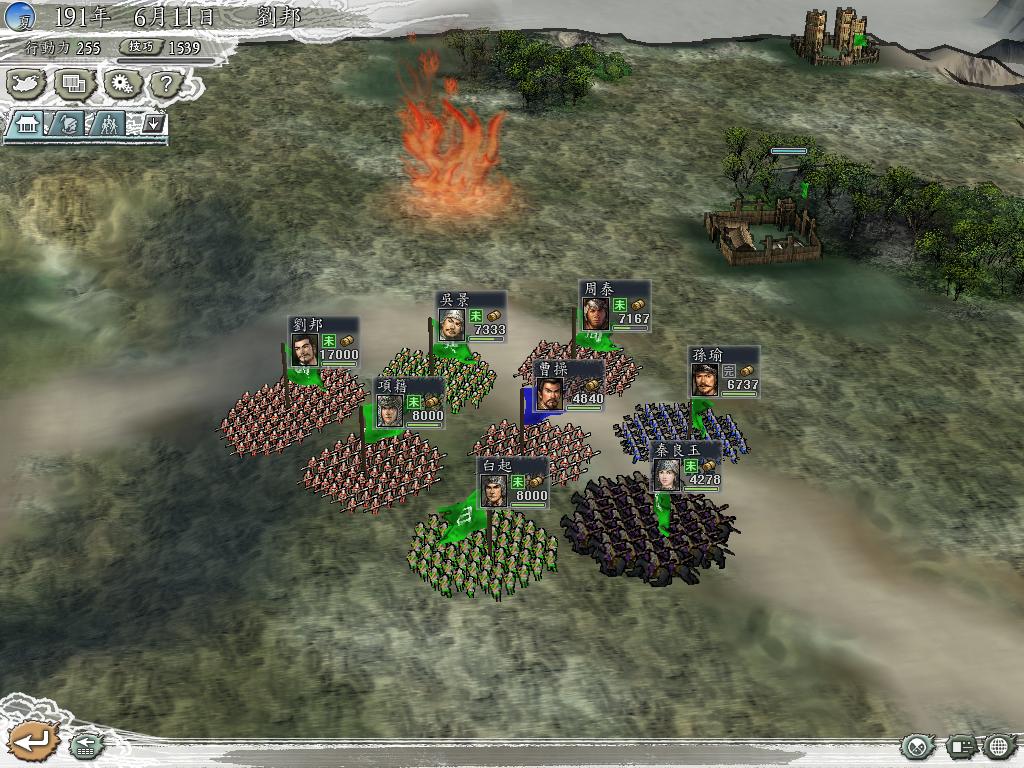Open the overlapping windows list icon
Viewport: 1024px width, 768px height.
pyautogui.click(x=74, y=84)
